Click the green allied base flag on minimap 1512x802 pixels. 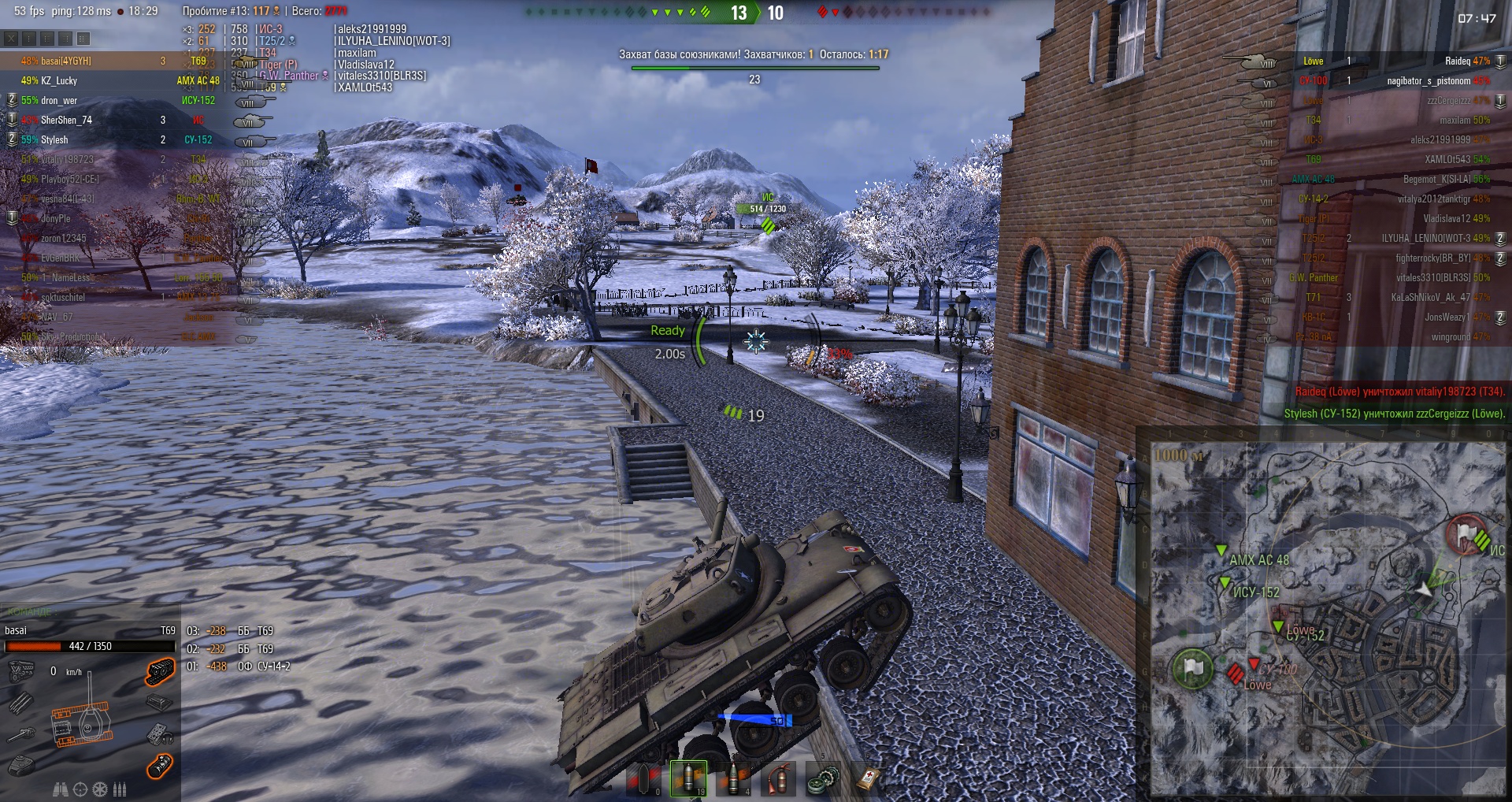coord(1193,669)
